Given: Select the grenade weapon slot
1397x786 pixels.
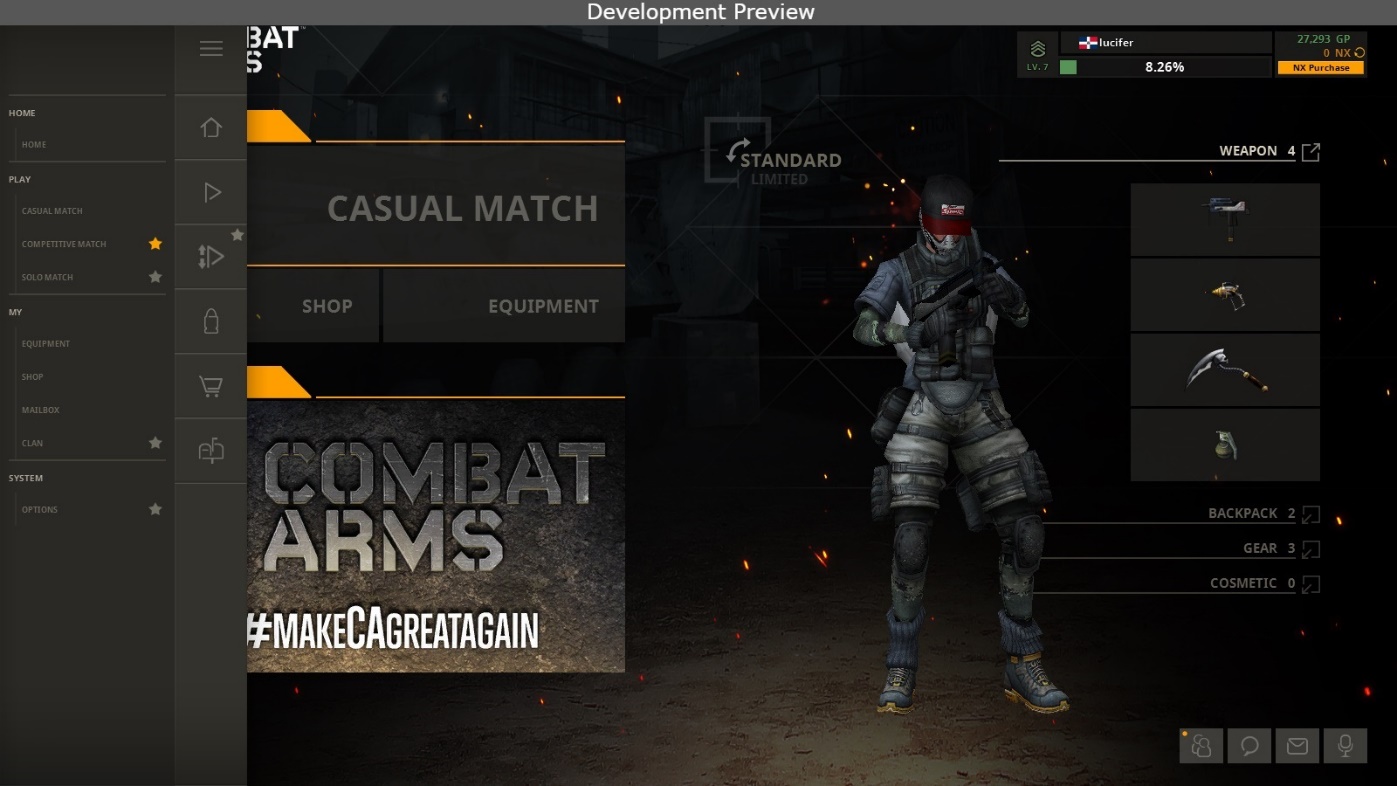Looking at the screenshot, I should click(x=1225, y=445).
